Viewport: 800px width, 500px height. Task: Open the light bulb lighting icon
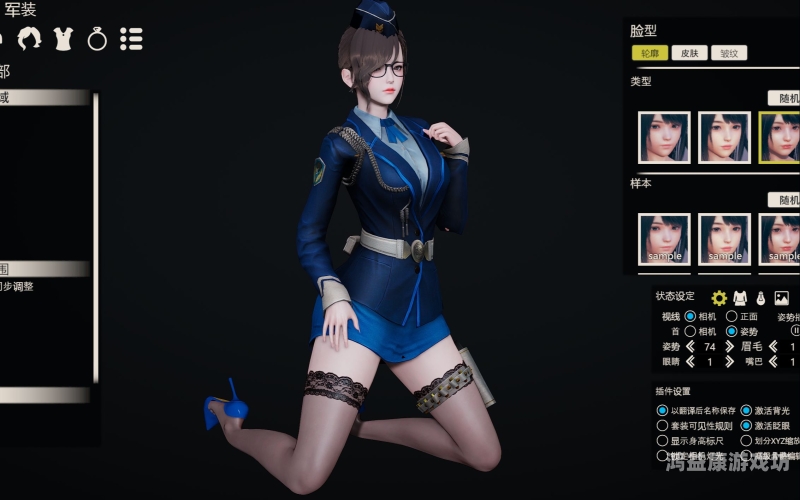point(760,298)
